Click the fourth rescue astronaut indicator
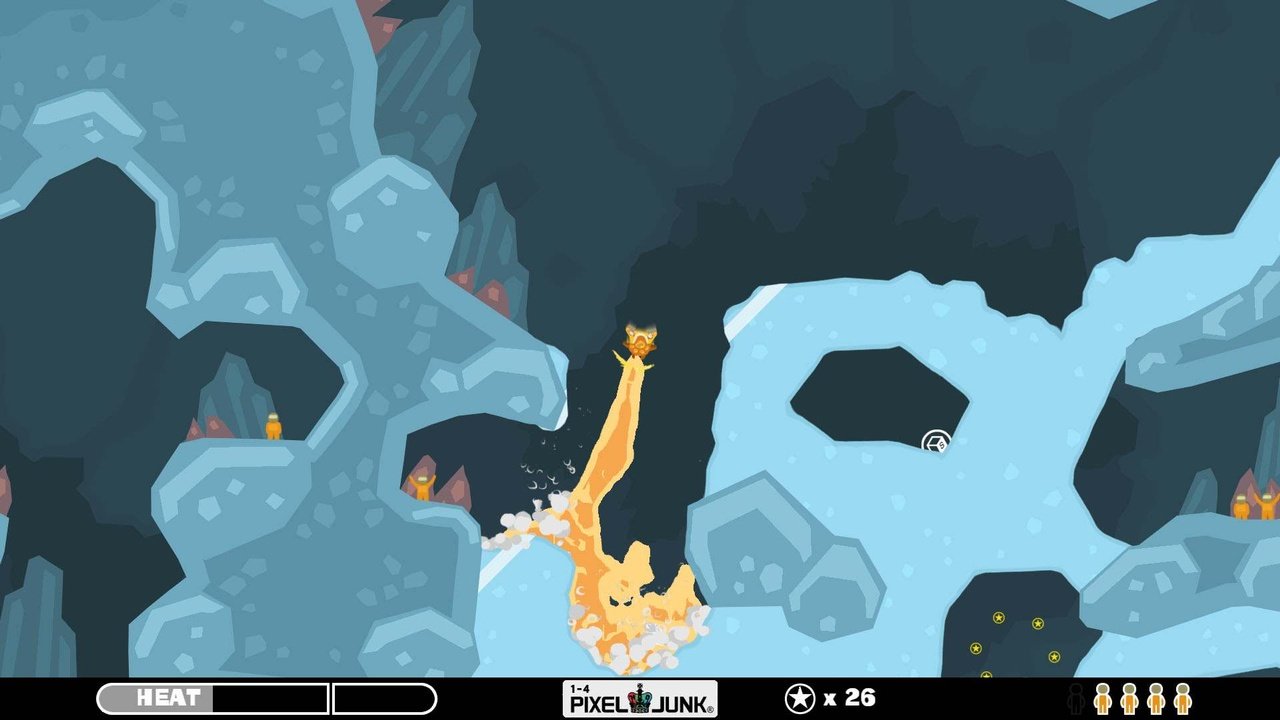Screen dimensions: 1280x720 (x=1183, y=700)
